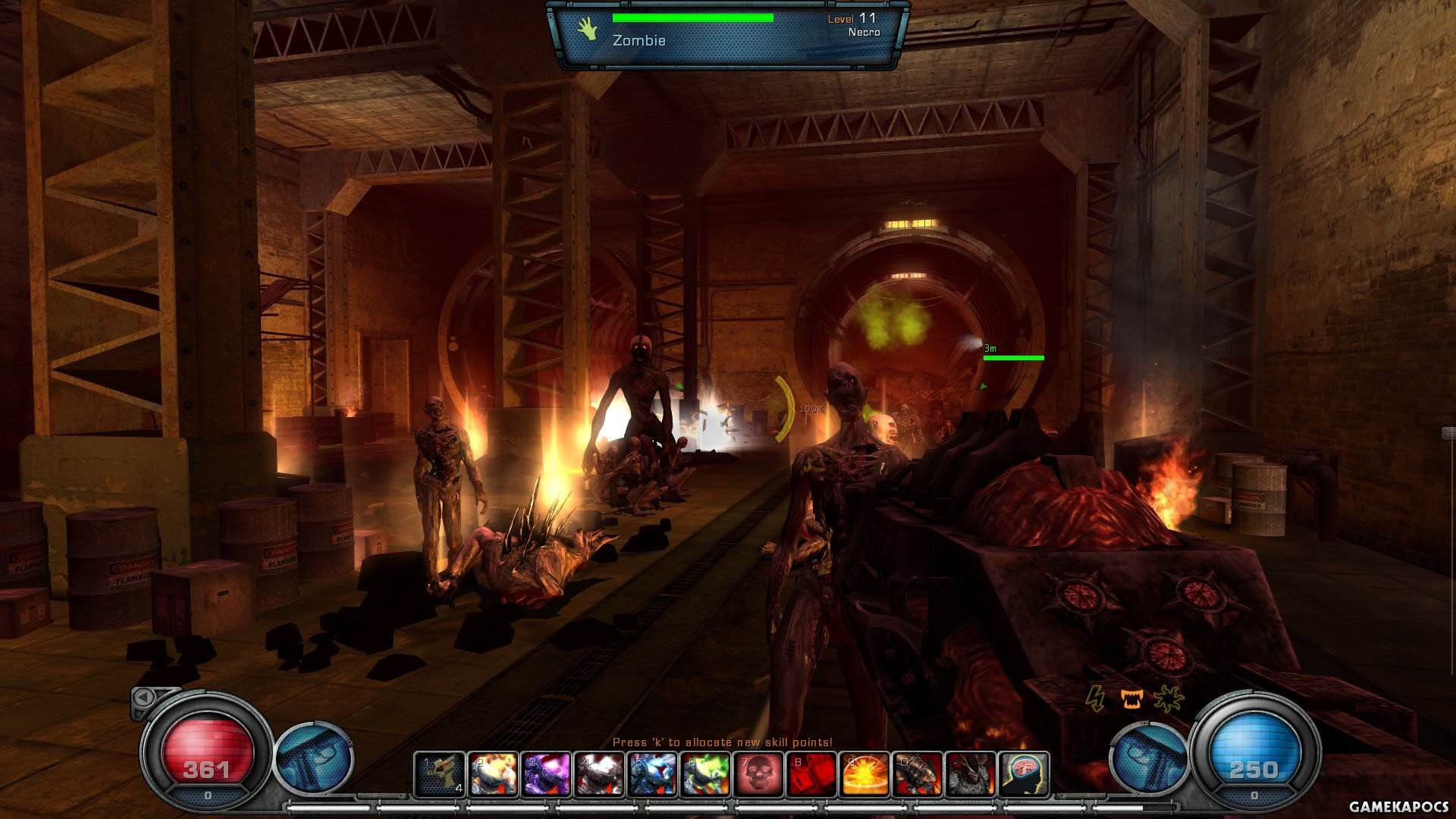Activate the brain silhouette skill

pos(1025,773)
